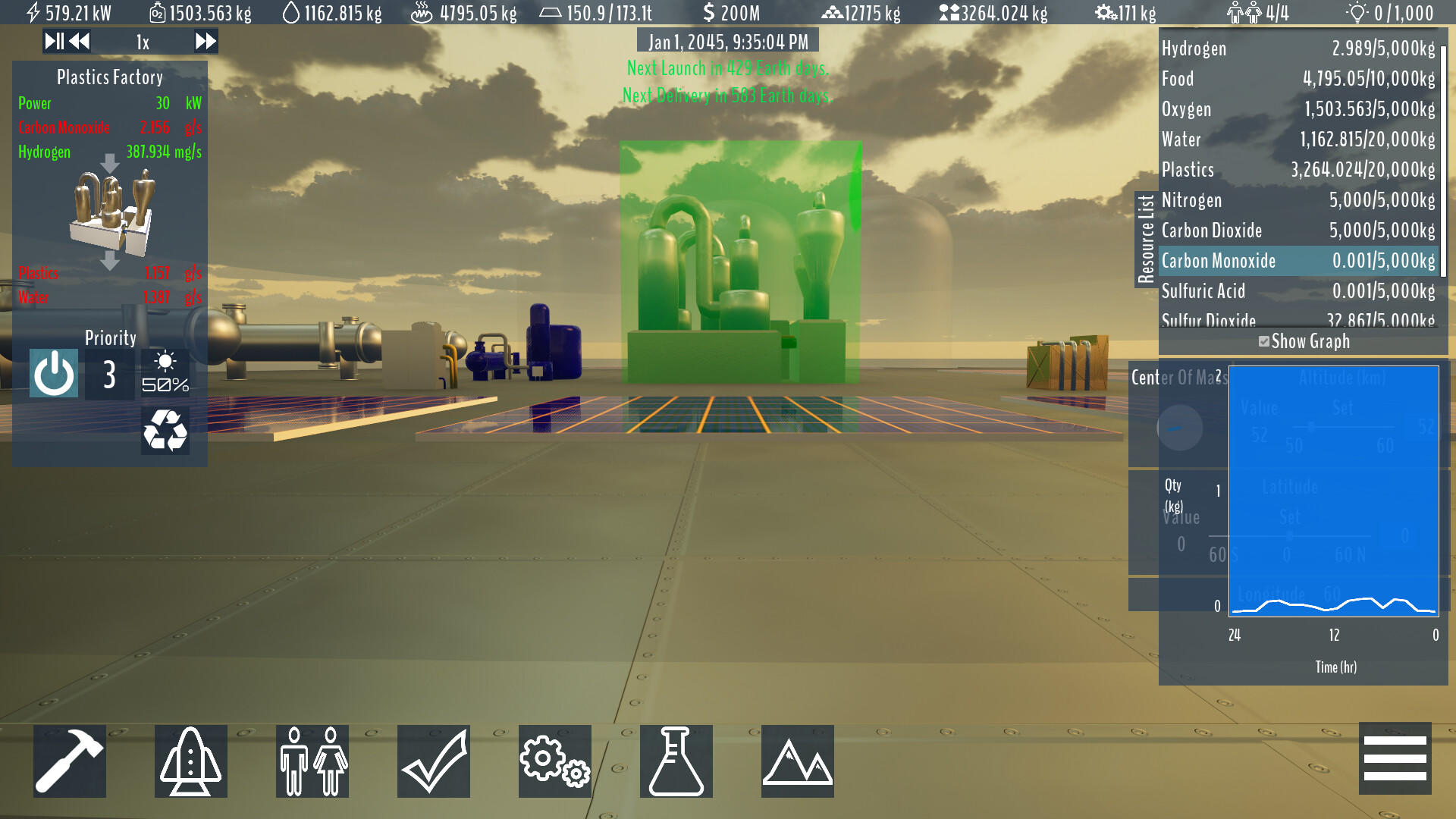
Task: Open the rocket launch panel
Action: point(190,761)
